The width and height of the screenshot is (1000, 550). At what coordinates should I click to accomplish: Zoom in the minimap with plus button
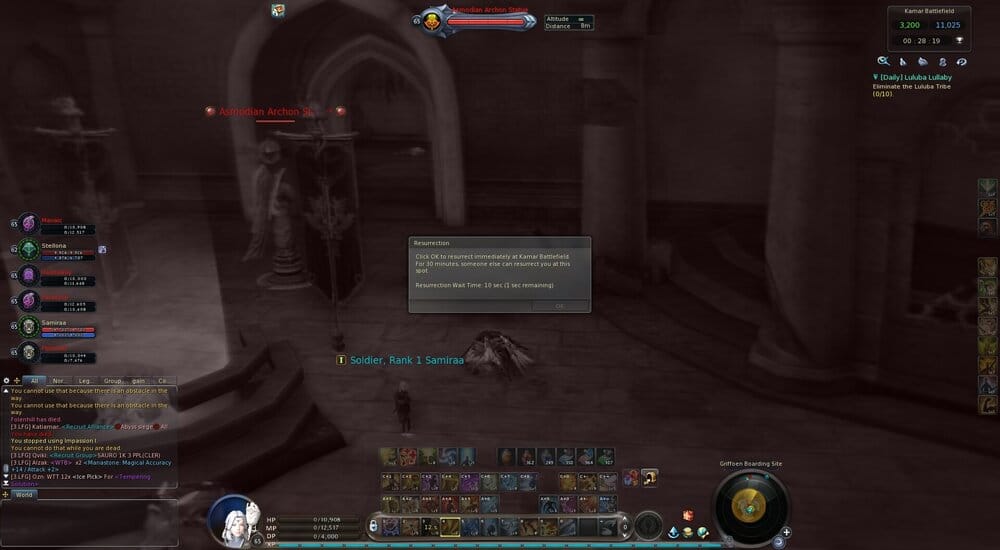(x=787, y=531)
